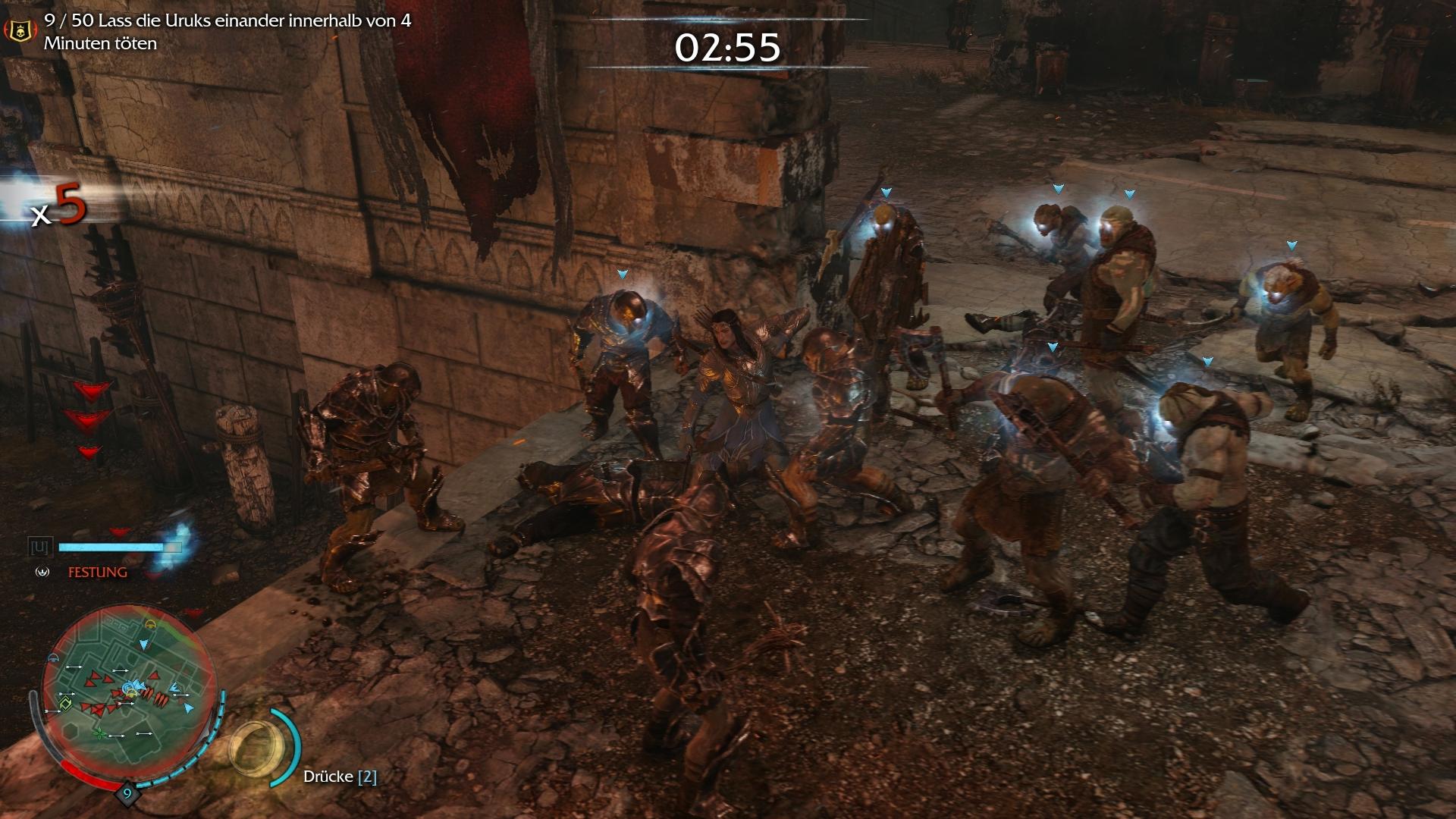
Task: Click the level 9 badge below minimap
Action: point(127,793)
